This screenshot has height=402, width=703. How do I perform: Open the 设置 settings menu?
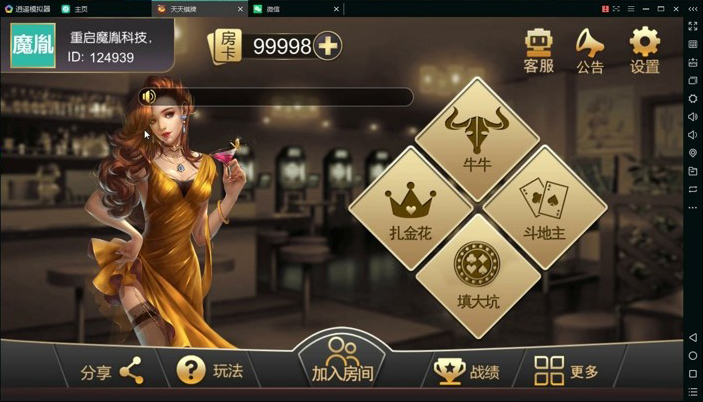645,50
